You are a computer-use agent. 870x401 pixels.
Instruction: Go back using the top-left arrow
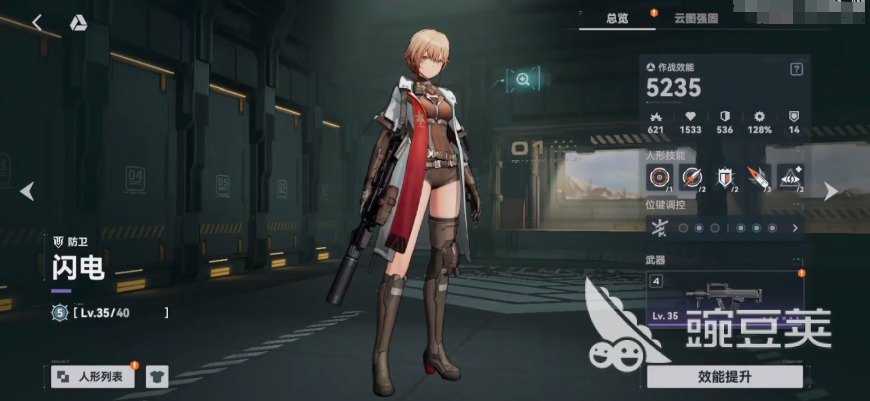(x=37, y=22)
